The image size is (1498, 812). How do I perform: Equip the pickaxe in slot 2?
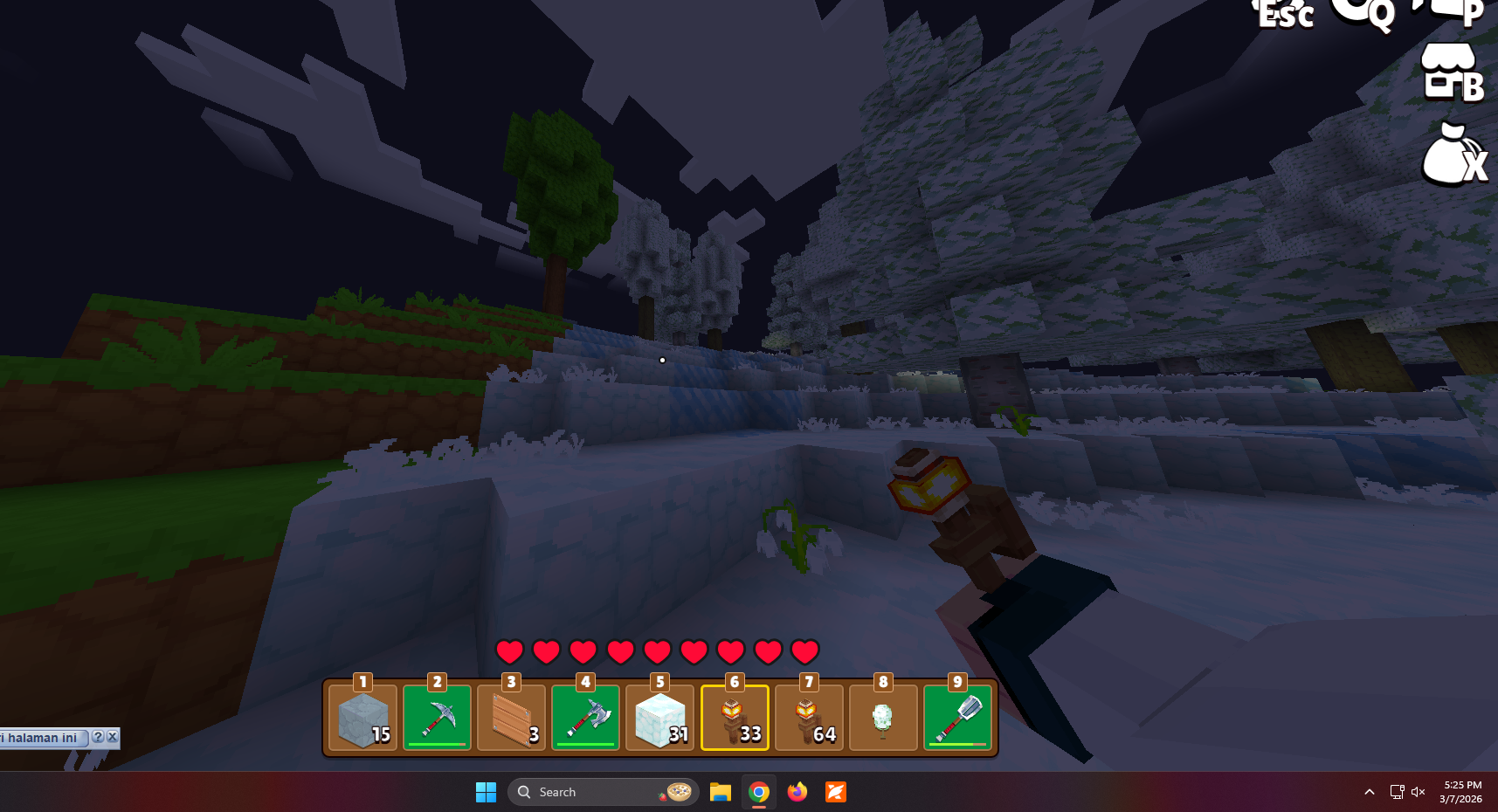pyautogui.click(x=437, y=718)
